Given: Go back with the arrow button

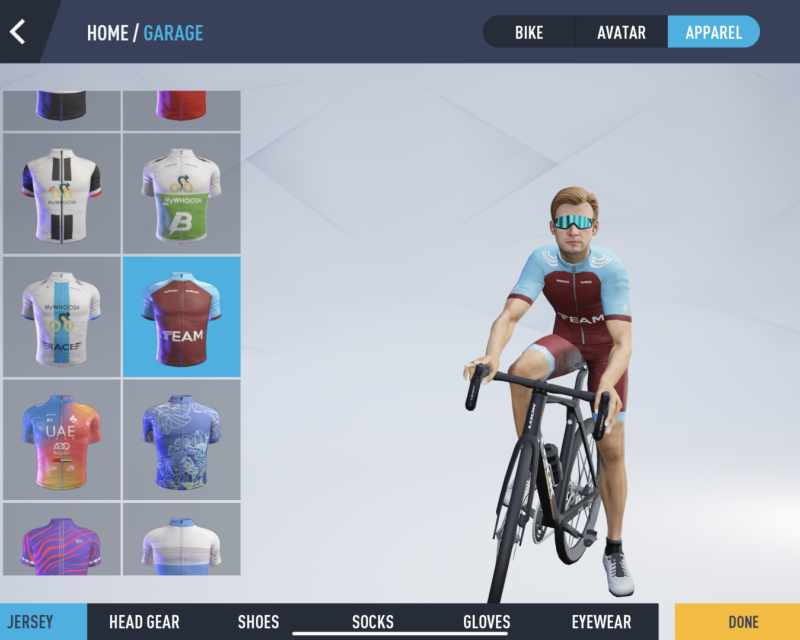Looking at the screenshot, I should pyautogui.click(x=18, y=32).
